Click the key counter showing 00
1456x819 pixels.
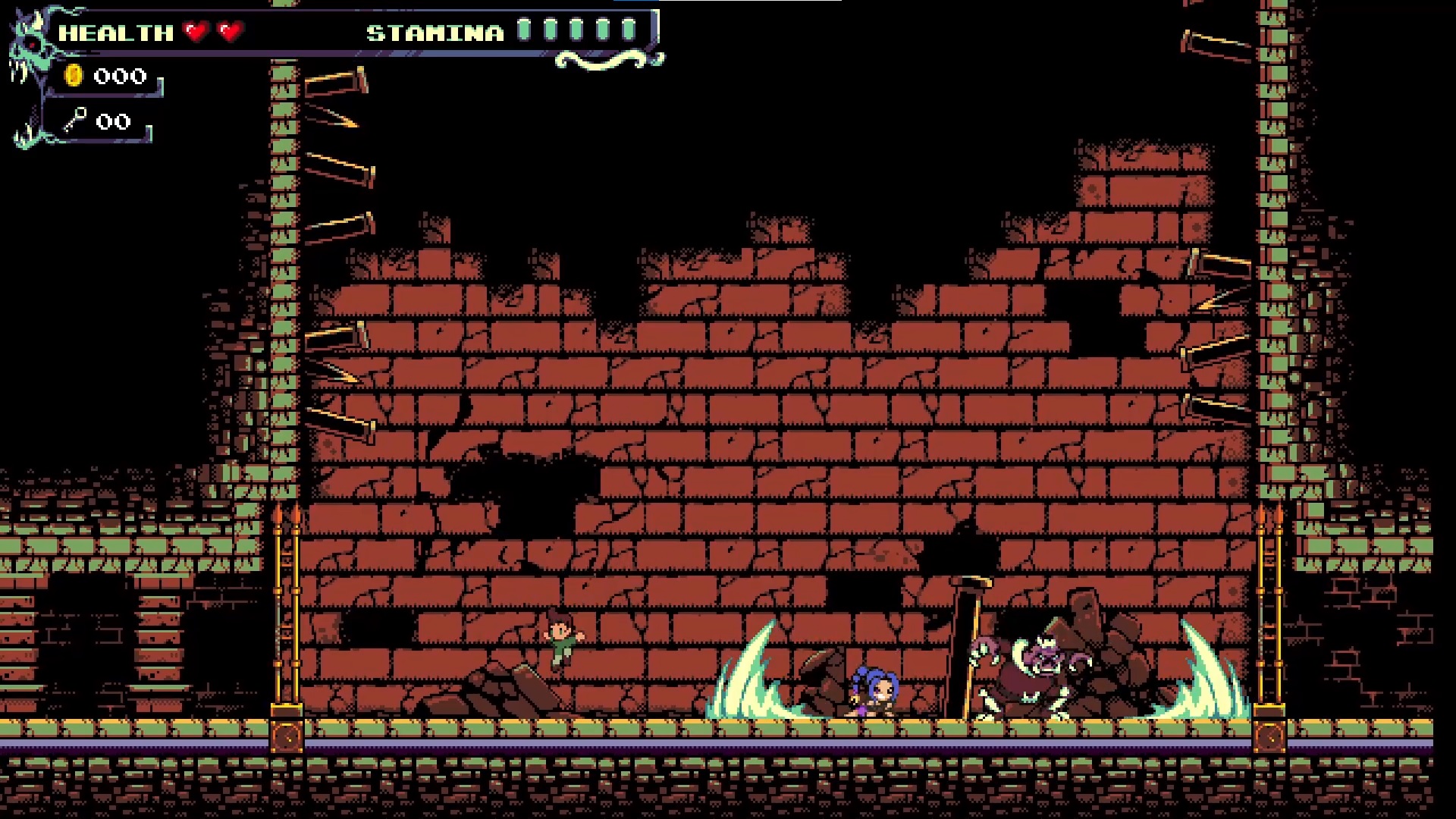click(x=112, y=121)
